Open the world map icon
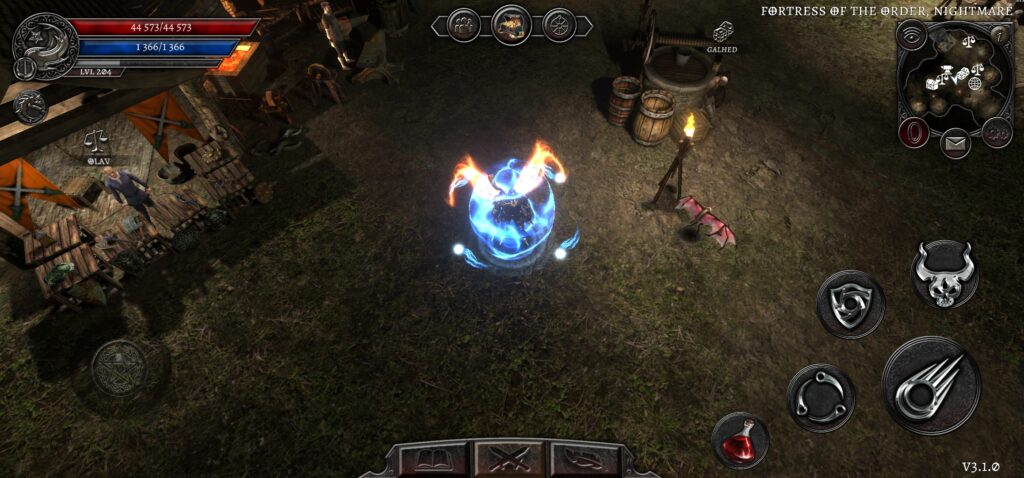The image size is (1024, 478). (x=511, y=23)
